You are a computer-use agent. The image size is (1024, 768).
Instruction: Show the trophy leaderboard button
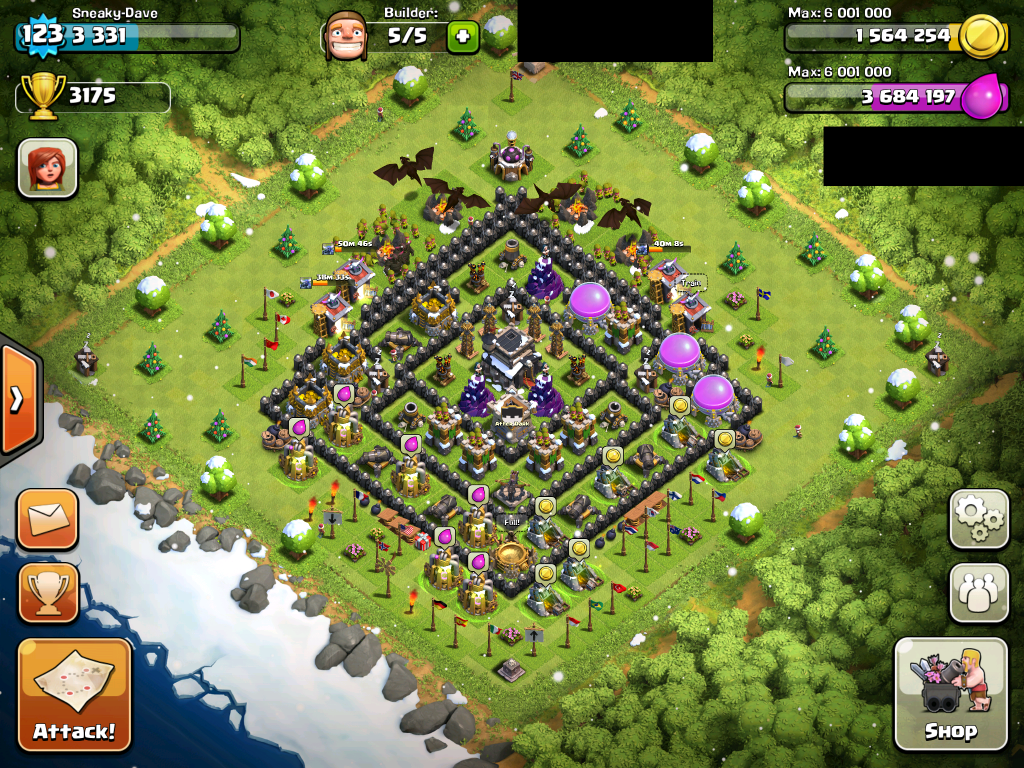(47, 592)
